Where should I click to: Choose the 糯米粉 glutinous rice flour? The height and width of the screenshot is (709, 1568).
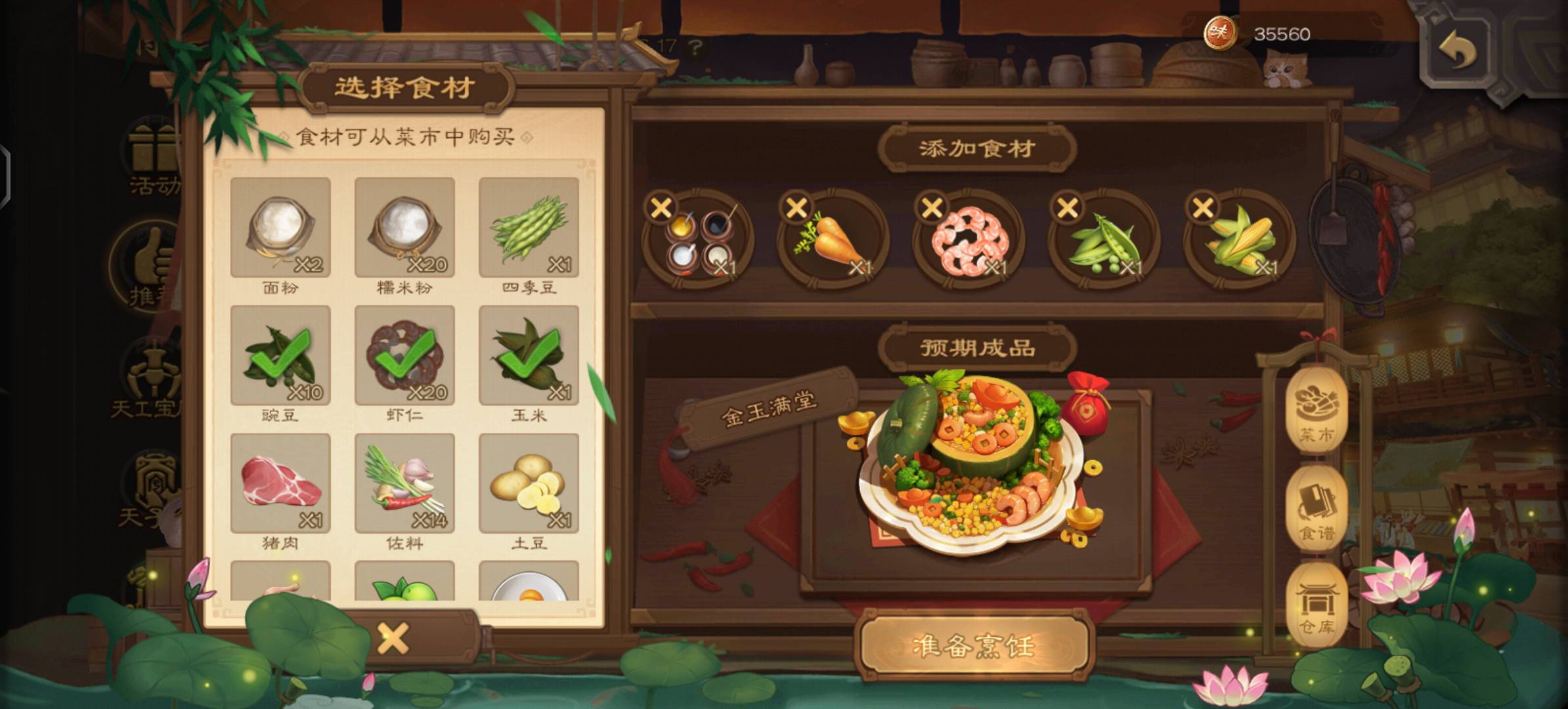pos(404,227)
